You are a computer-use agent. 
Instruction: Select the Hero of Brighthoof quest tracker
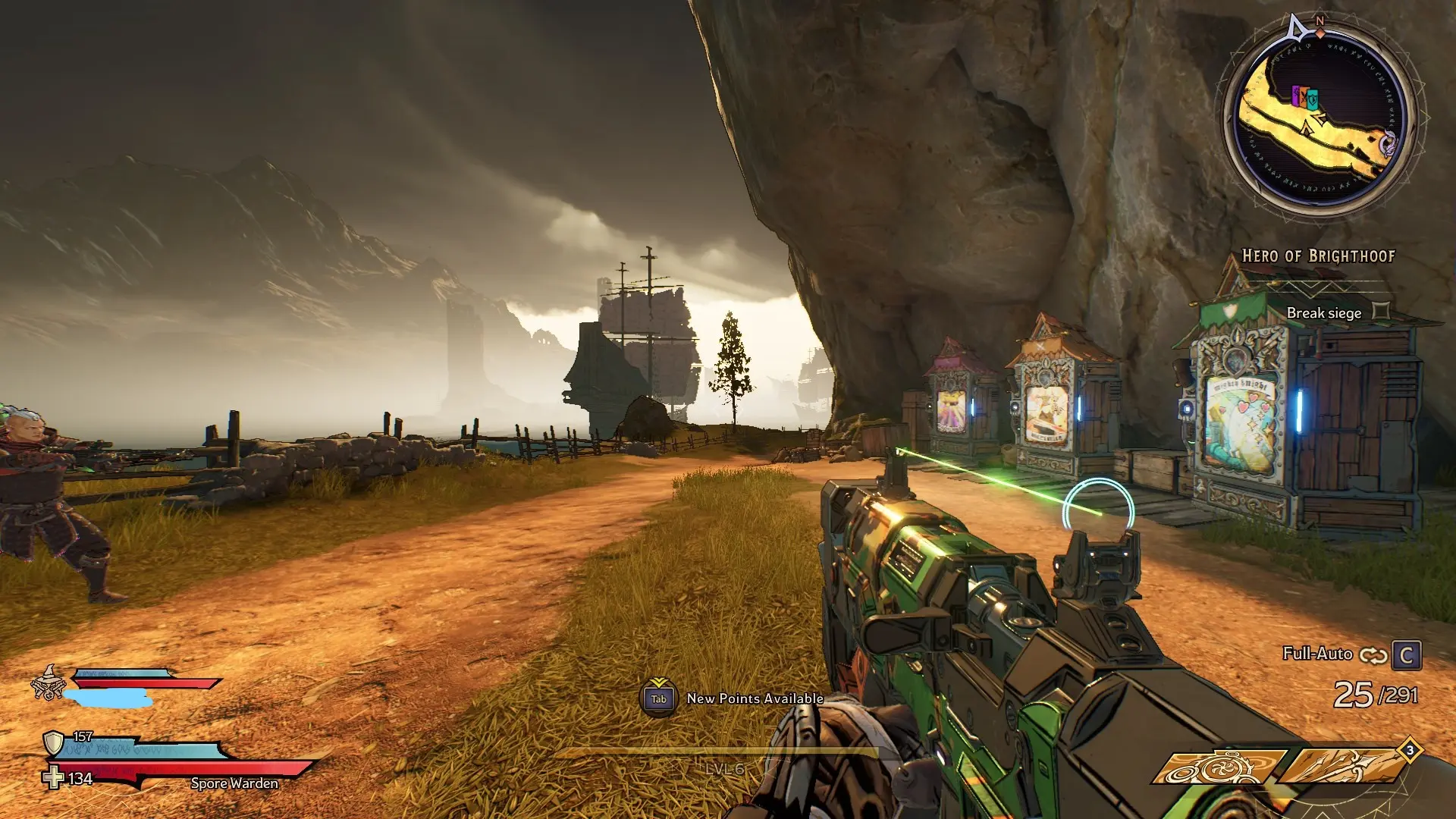(1318, 256)
